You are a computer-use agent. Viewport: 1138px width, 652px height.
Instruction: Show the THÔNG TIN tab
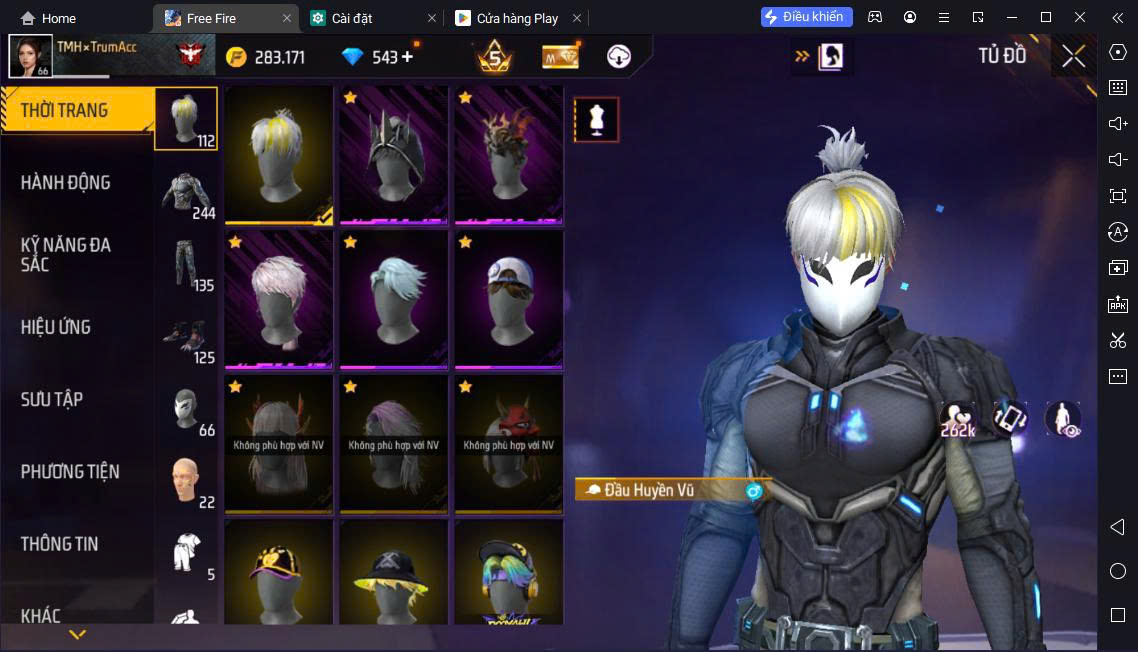pos(60,544)
